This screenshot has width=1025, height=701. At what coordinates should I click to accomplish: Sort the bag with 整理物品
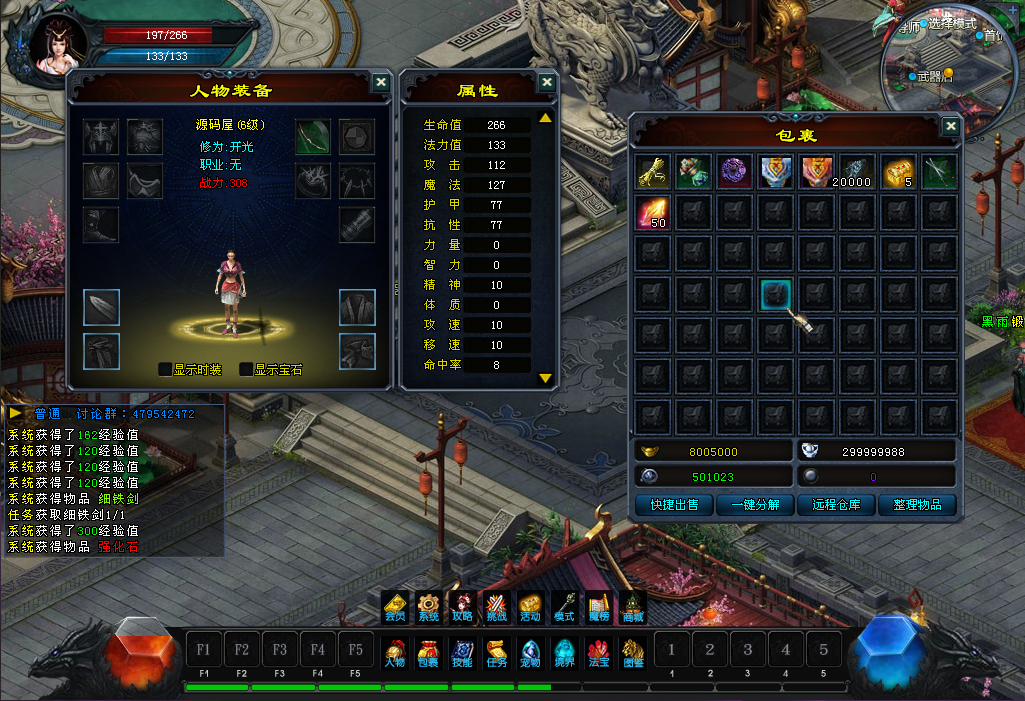point(918,504)
